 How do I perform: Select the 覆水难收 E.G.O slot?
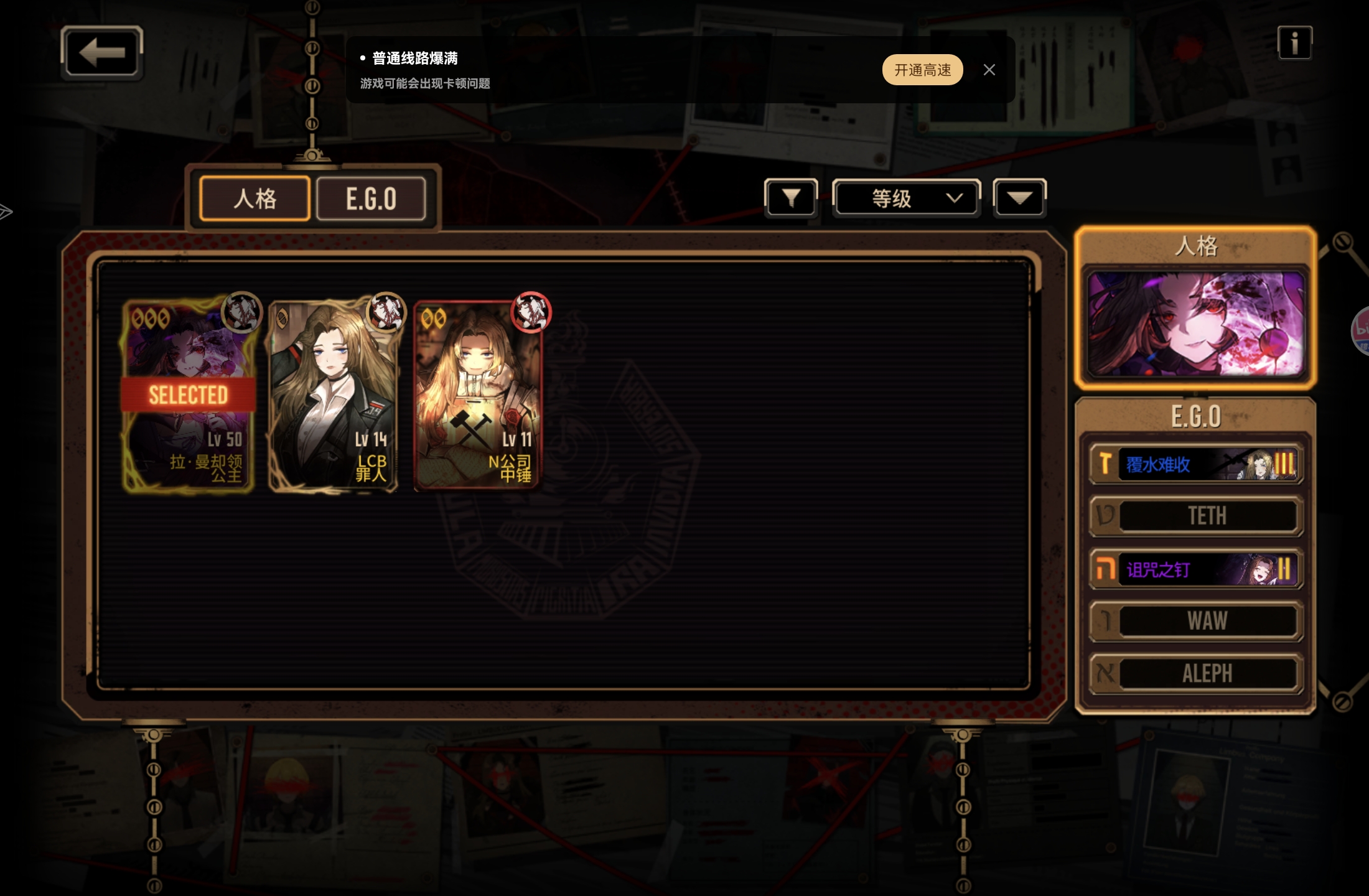pyautogui.click(x=1195, y=464)
